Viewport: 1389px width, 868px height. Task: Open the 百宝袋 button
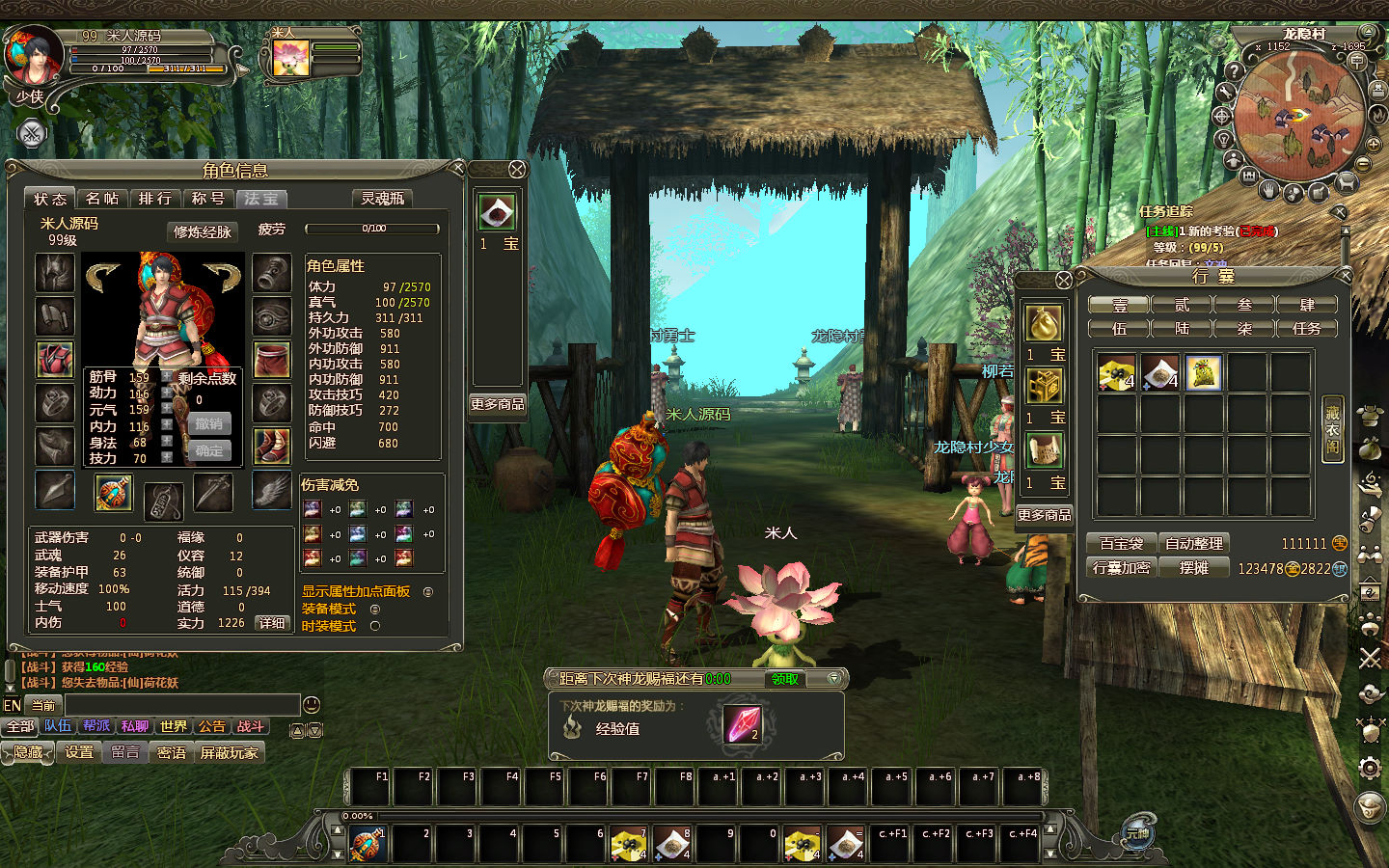pos(1121,544)
